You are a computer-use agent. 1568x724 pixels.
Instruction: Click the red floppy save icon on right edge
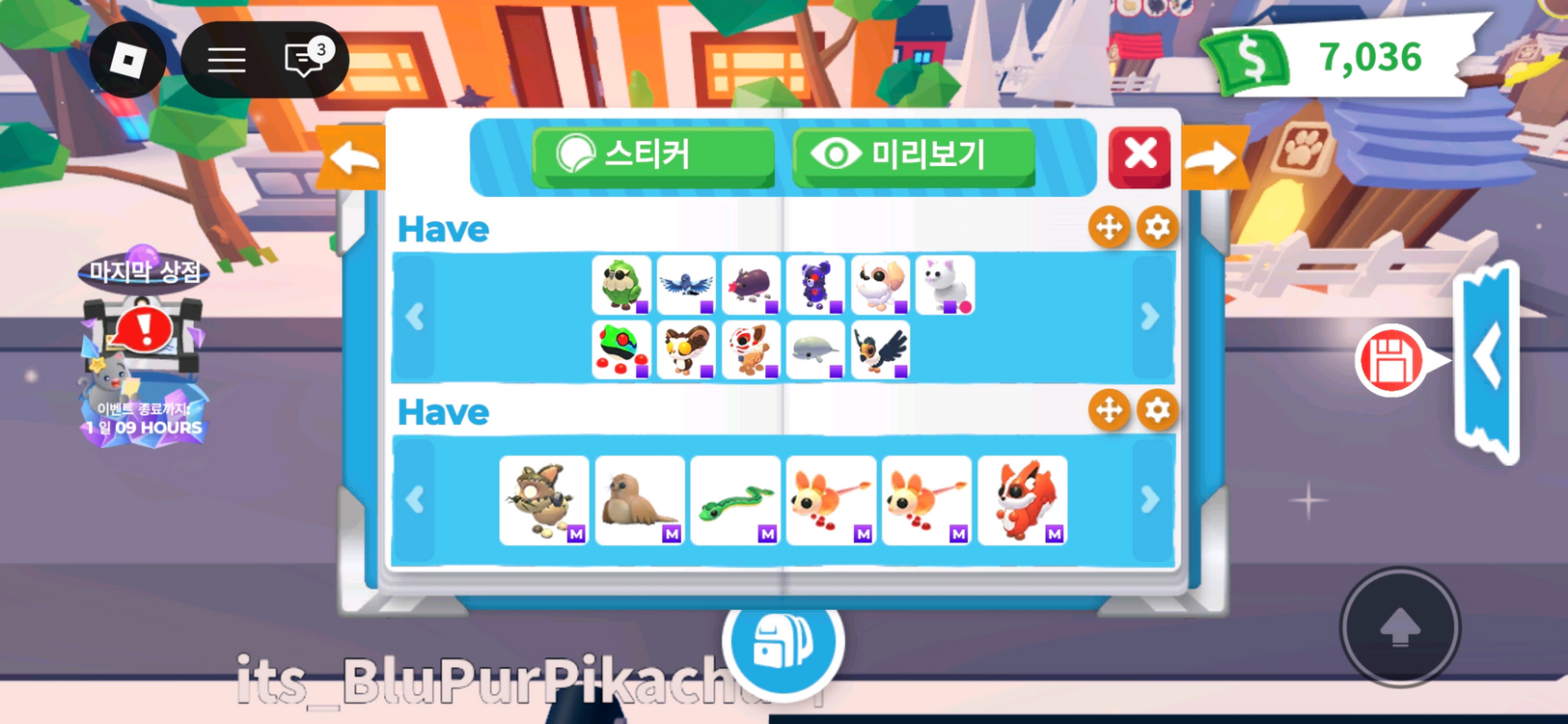coord(1392,359)
